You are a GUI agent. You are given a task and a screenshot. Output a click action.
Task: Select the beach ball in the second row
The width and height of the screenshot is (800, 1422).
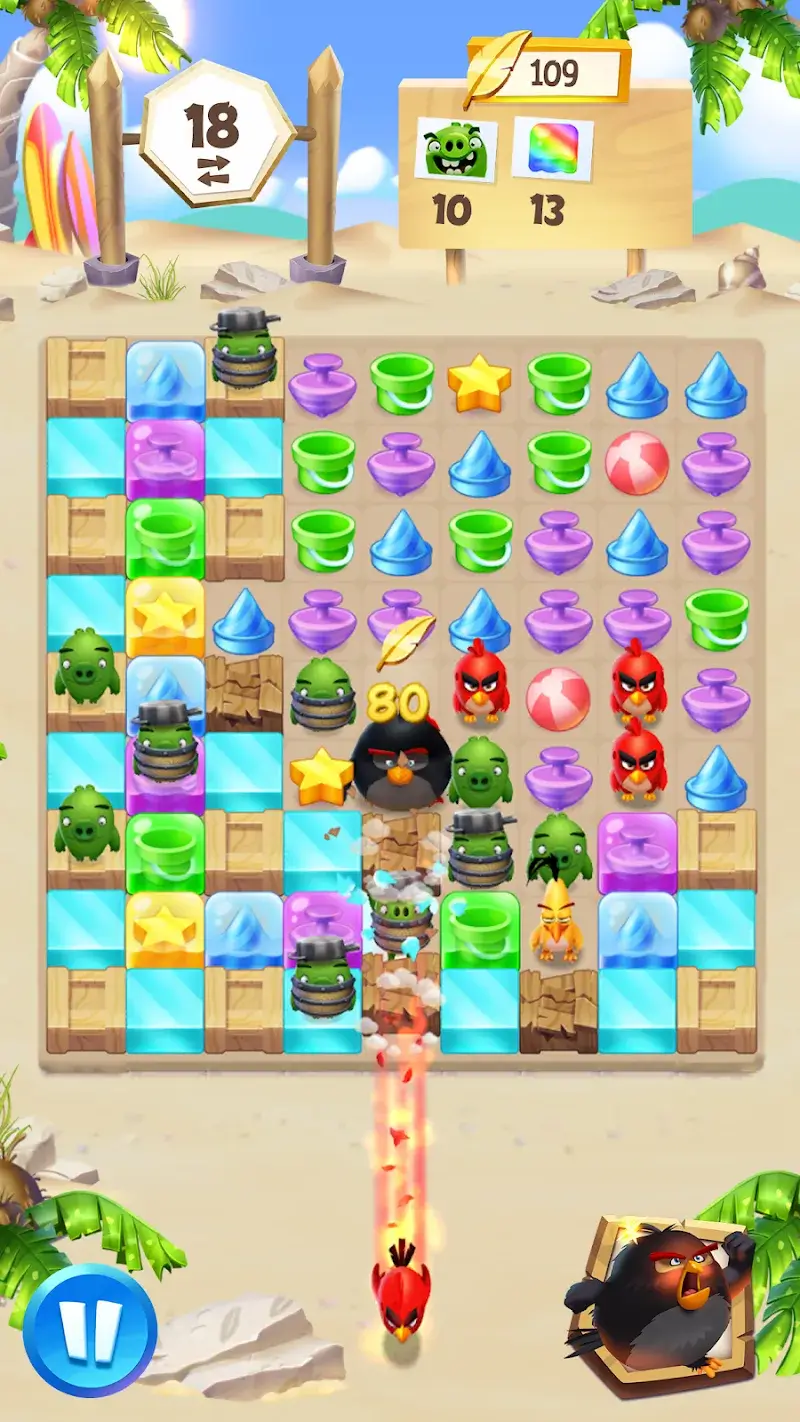(x=637, y=462)
